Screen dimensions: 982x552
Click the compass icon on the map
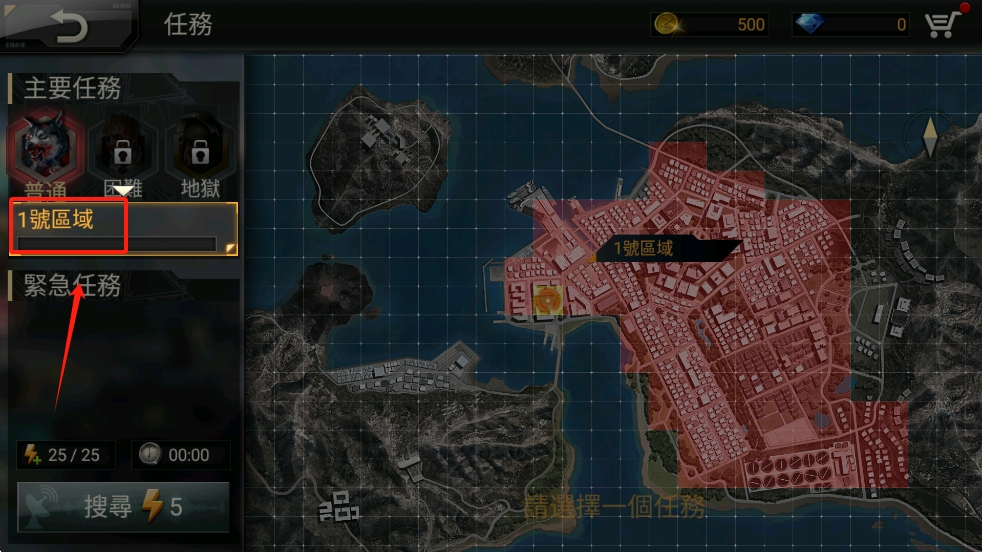(x=930, y=137)
